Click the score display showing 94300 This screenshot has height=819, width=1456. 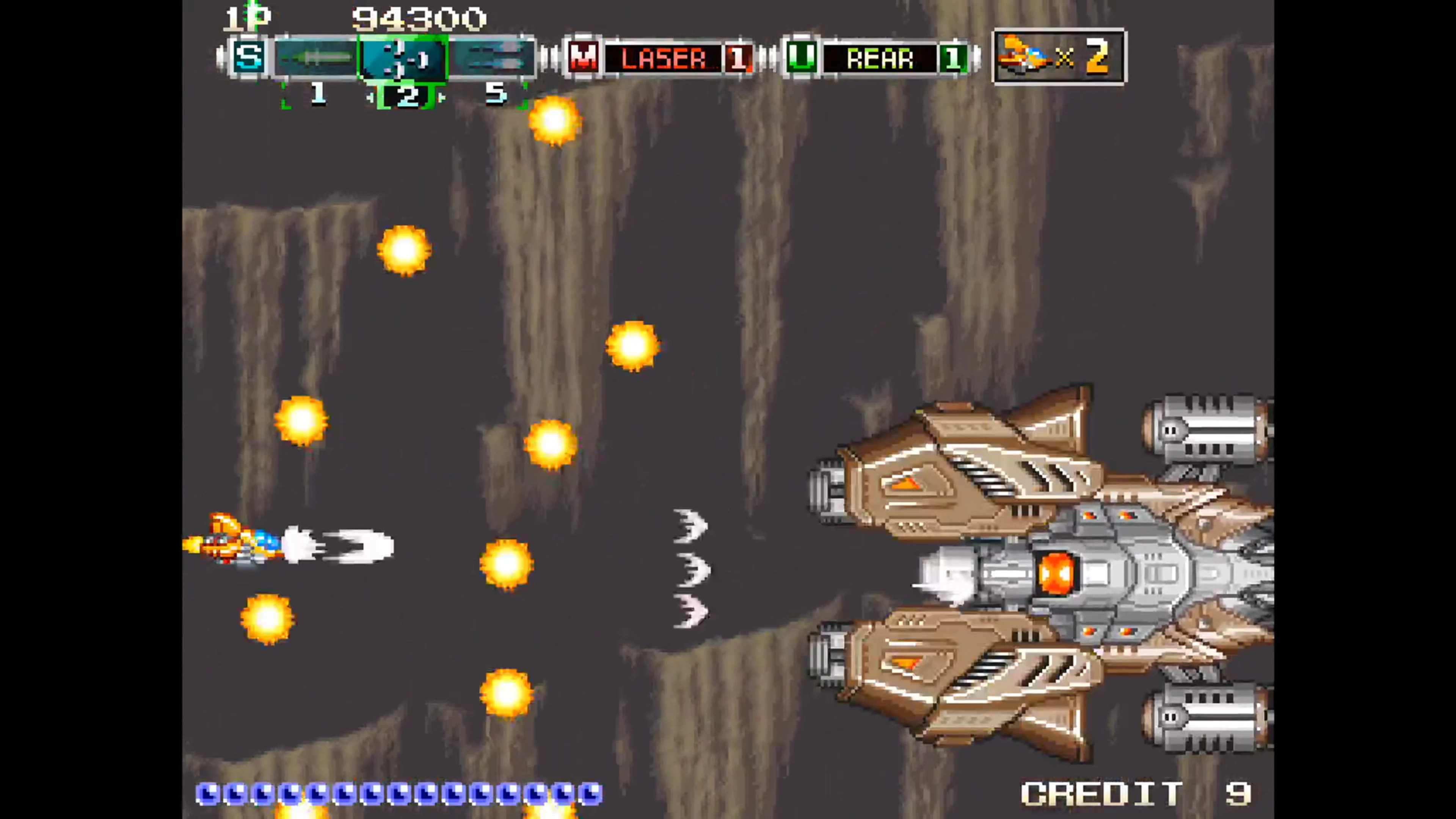click(418, 19)
